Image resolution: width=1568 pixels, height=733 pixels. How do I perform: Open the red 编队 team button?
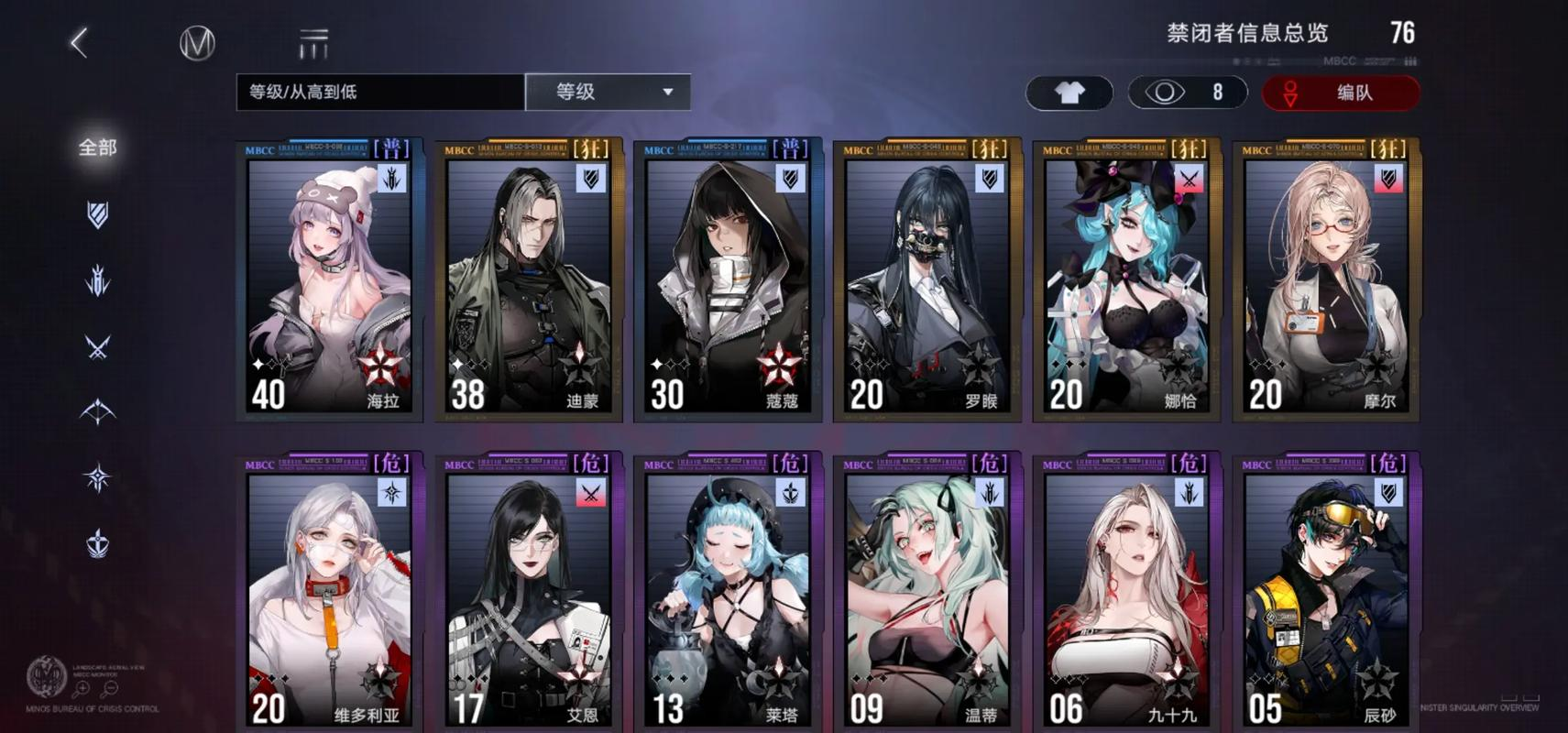click(1341, 93)
